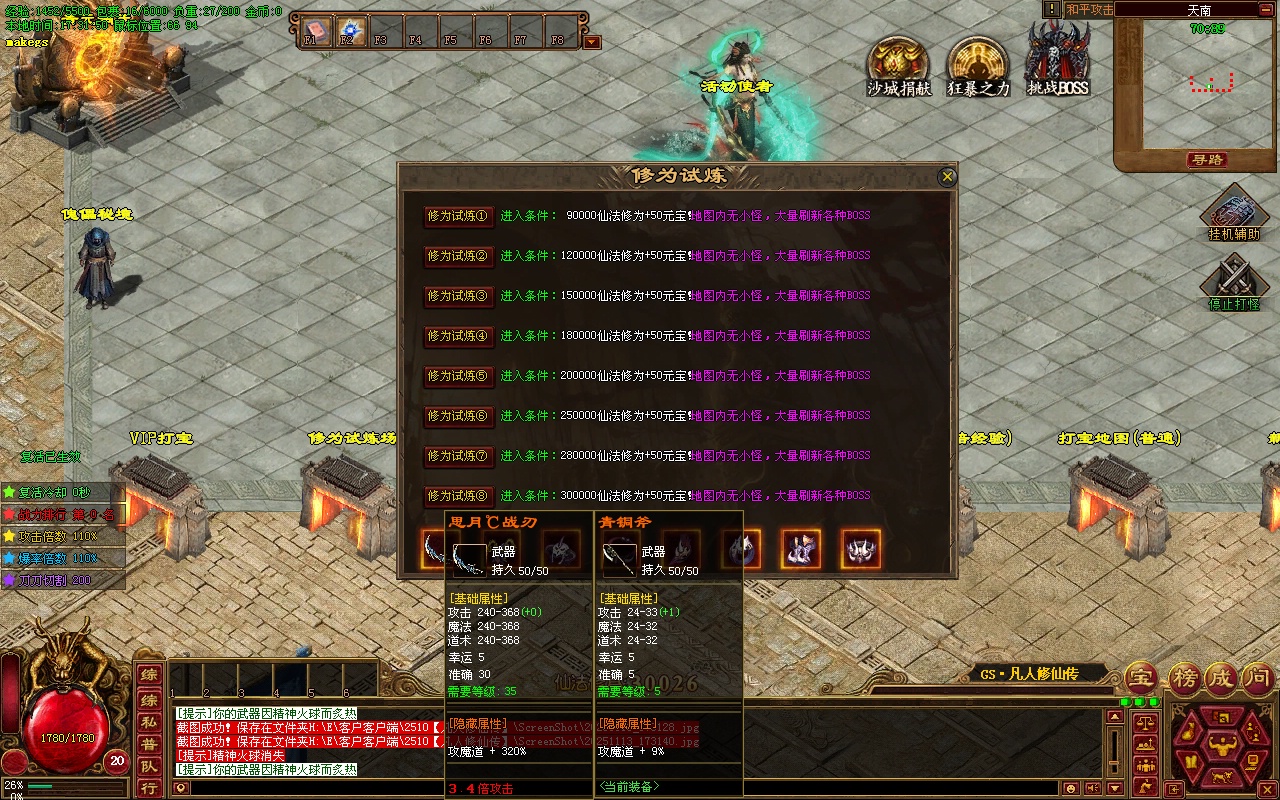
Task: Click the 寻路 pathfinding button
Action: (x=1207, y=160)
